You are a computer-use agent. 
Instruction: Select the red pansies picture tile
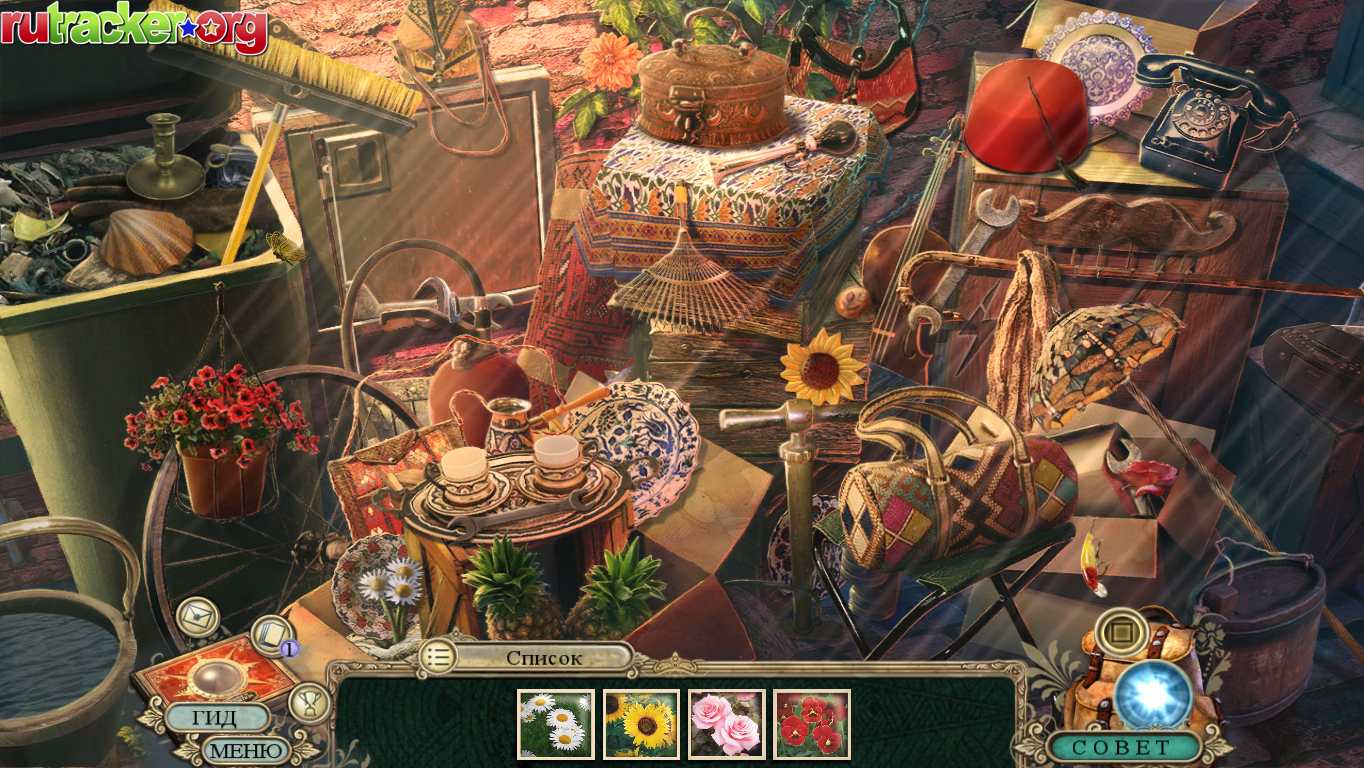(x=812, y=724)
